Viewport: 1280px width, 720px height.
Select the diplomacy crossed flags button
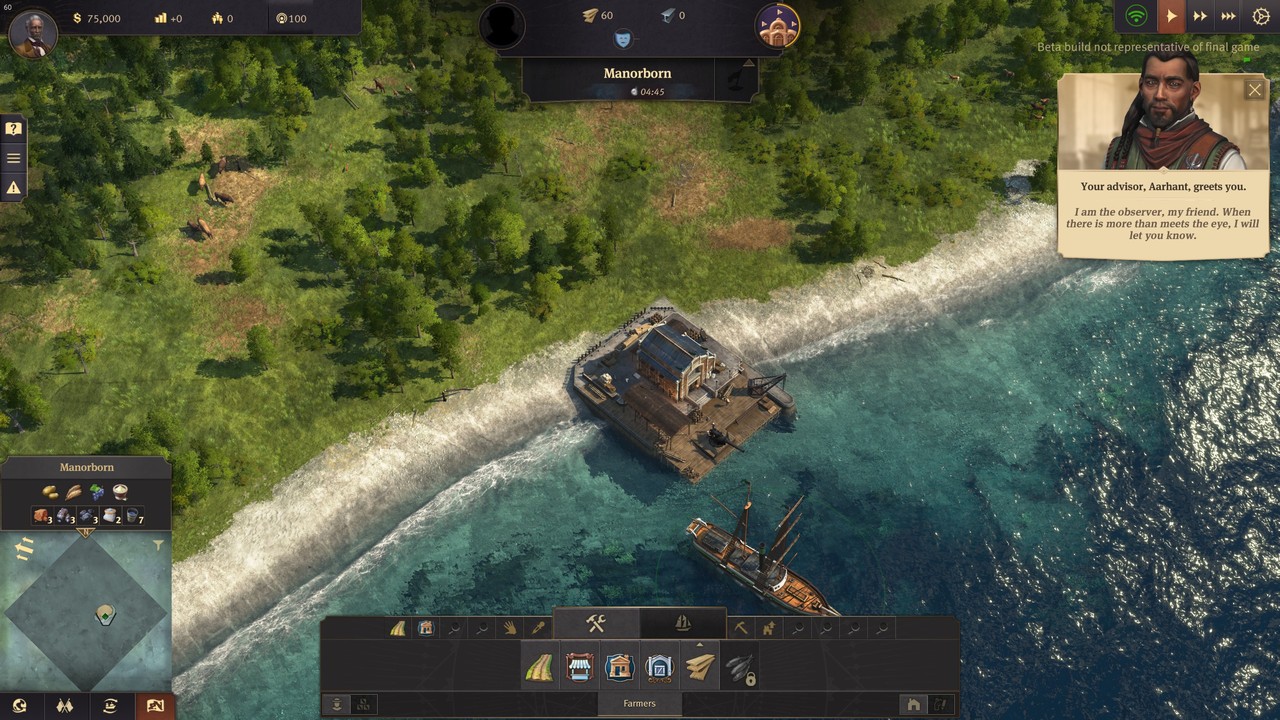tap(65, 706)
